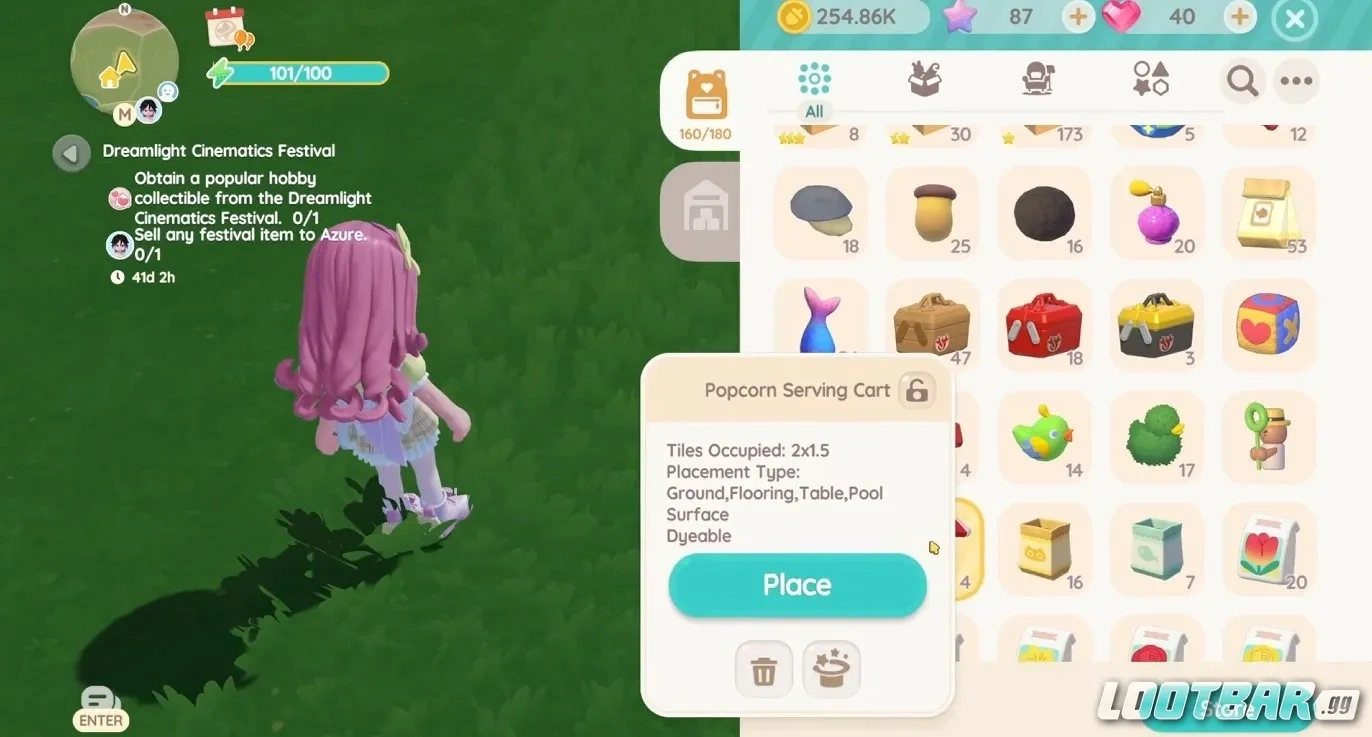Select the magic hat dye icon
1372x737 pixels.
(x=831, y=670)
